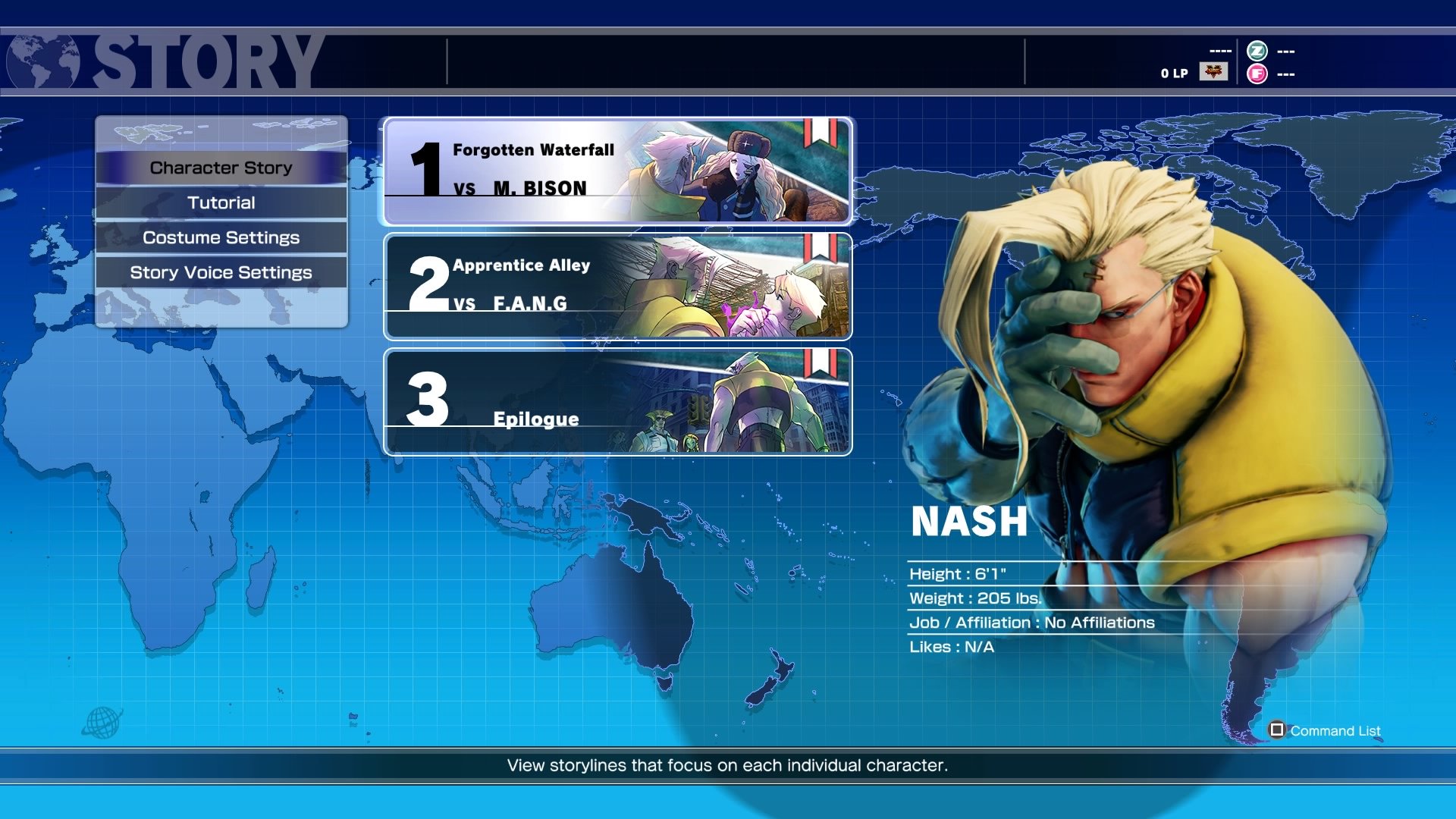Image resolution: width=1456 pixels, height=819 pixels.
Task: Select chapter 2 Apprentice Alley vs F.A.N.G
Action: click(617, 287)
